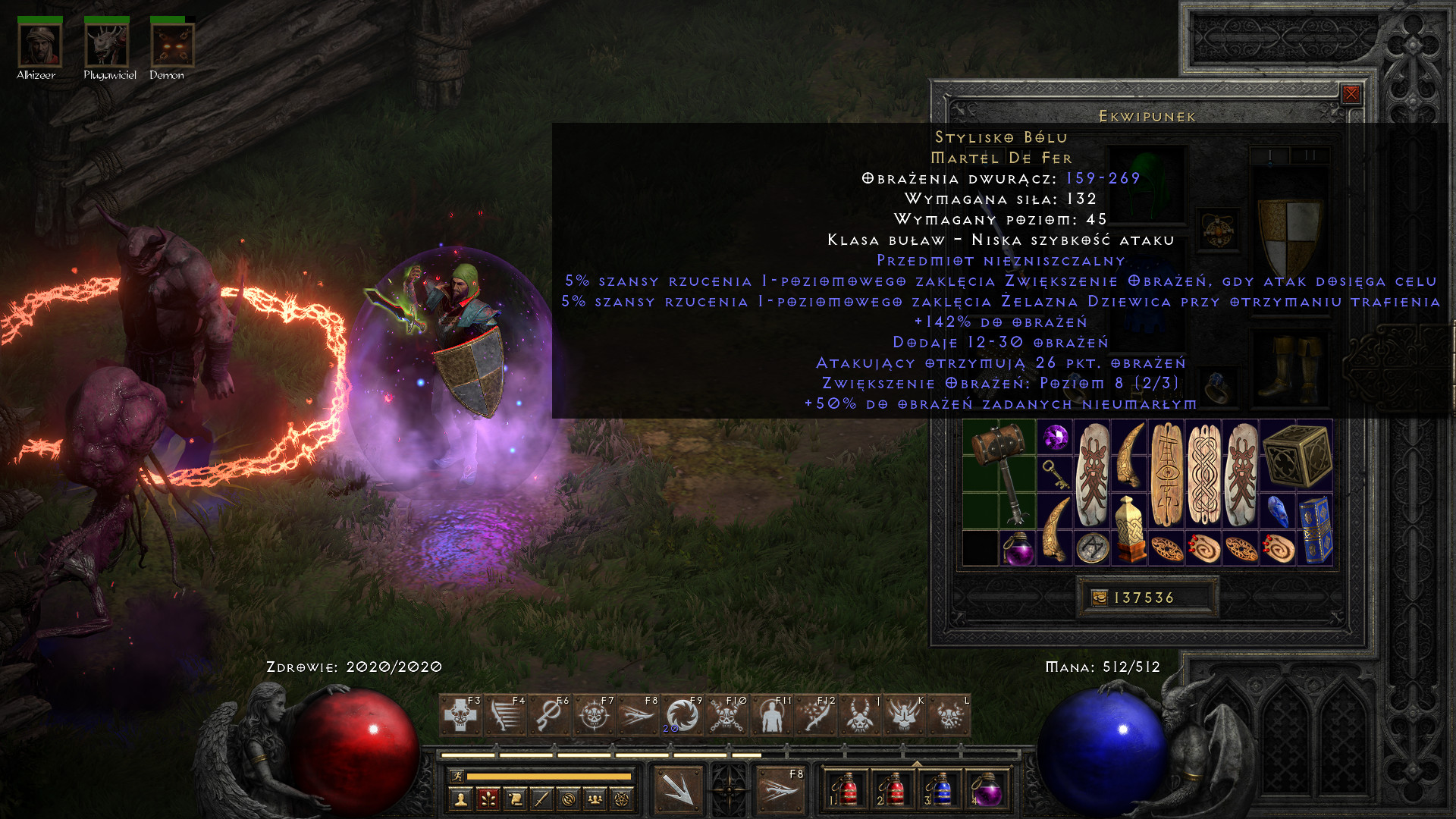Pick up the Horadric Cube

(1297, 455)
